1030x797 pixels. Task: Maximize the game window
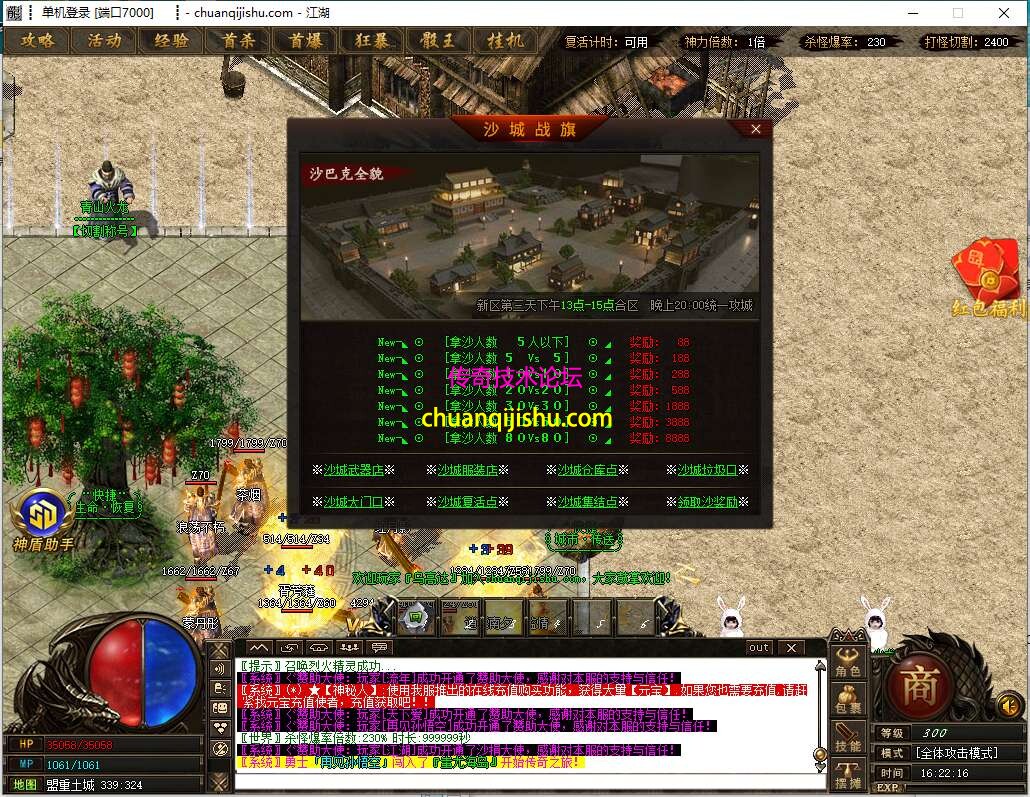958,13
